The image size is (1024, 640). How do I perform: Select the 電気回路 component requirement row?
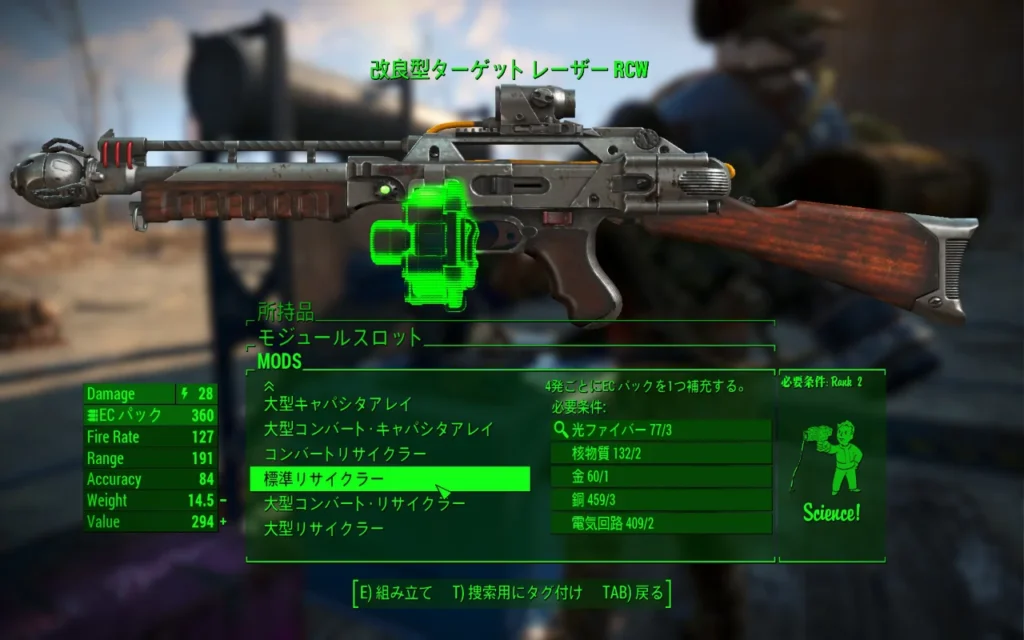pos(661,523)
